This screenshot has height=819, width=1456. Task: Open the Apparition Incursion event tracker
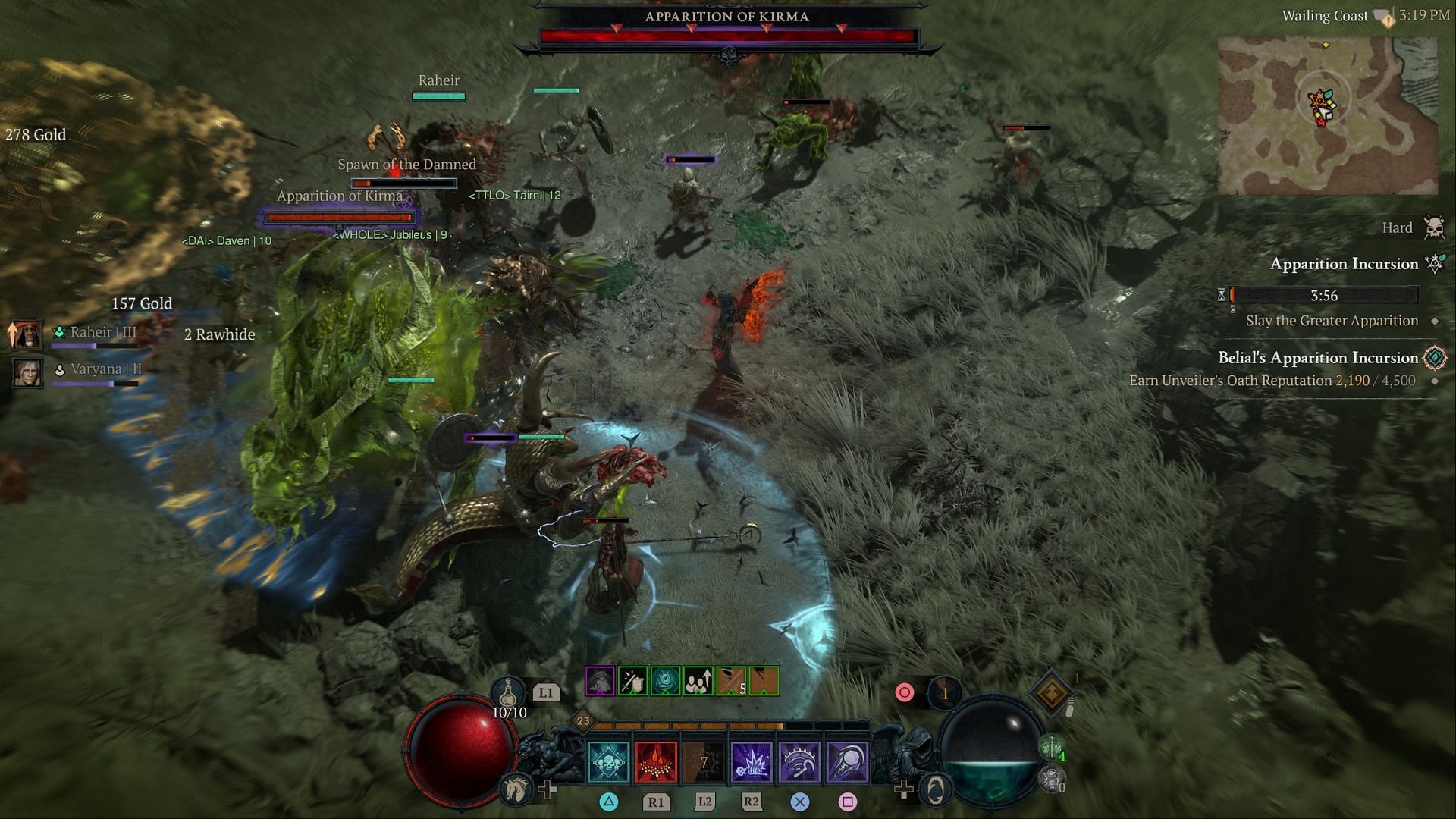(x=1344, y=264)
